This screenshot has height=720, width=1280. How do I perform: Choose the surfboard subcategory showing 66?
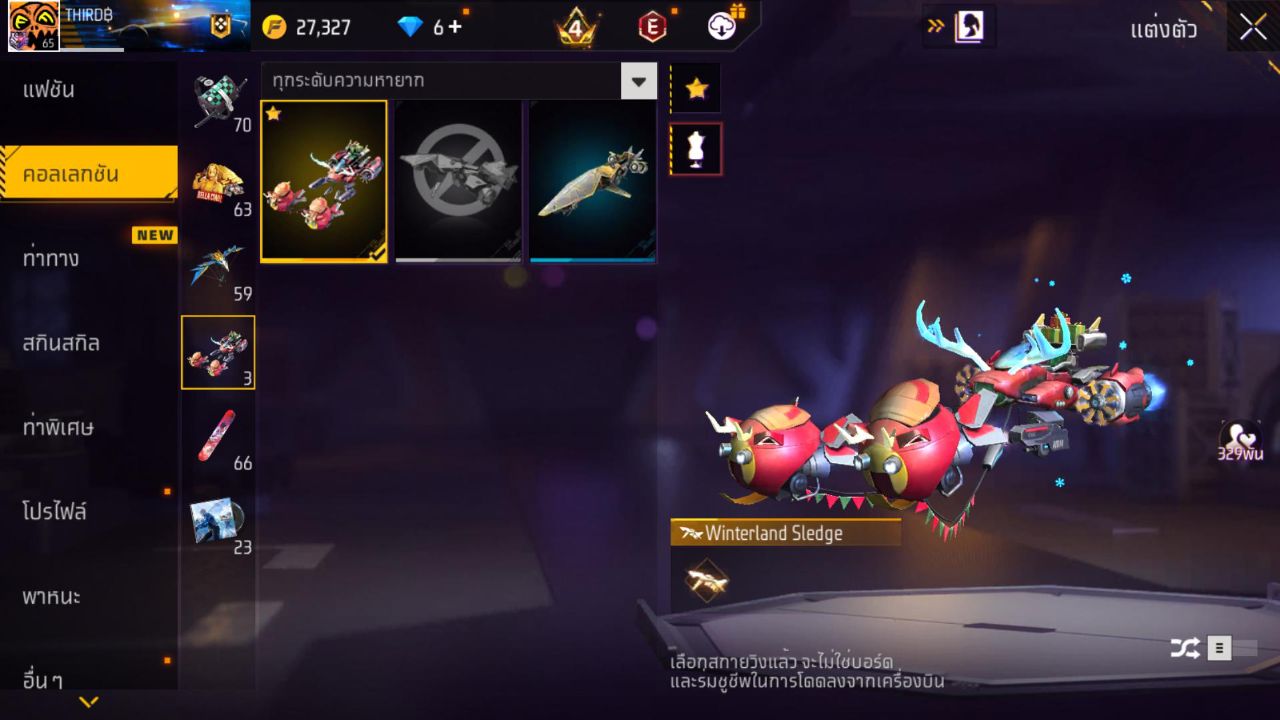click(219, 437)
